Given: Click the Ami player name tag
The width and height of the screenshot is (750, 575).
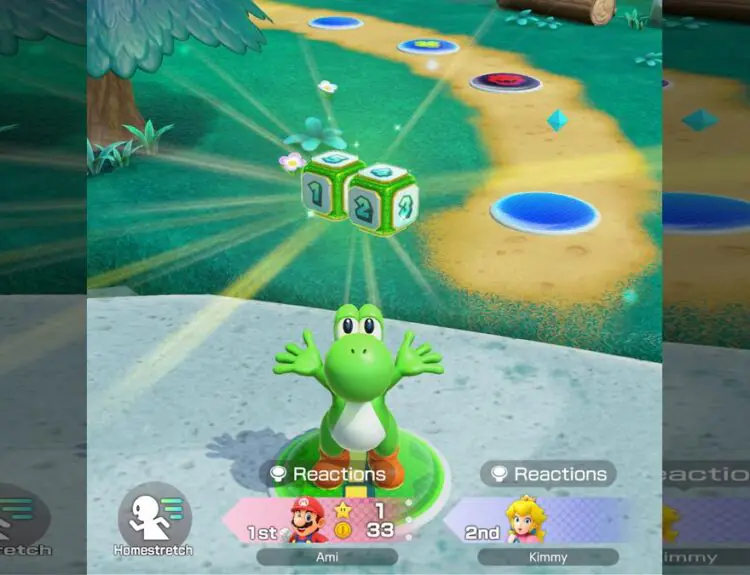Looking at the screenshot, I should (x=326, y=557).
